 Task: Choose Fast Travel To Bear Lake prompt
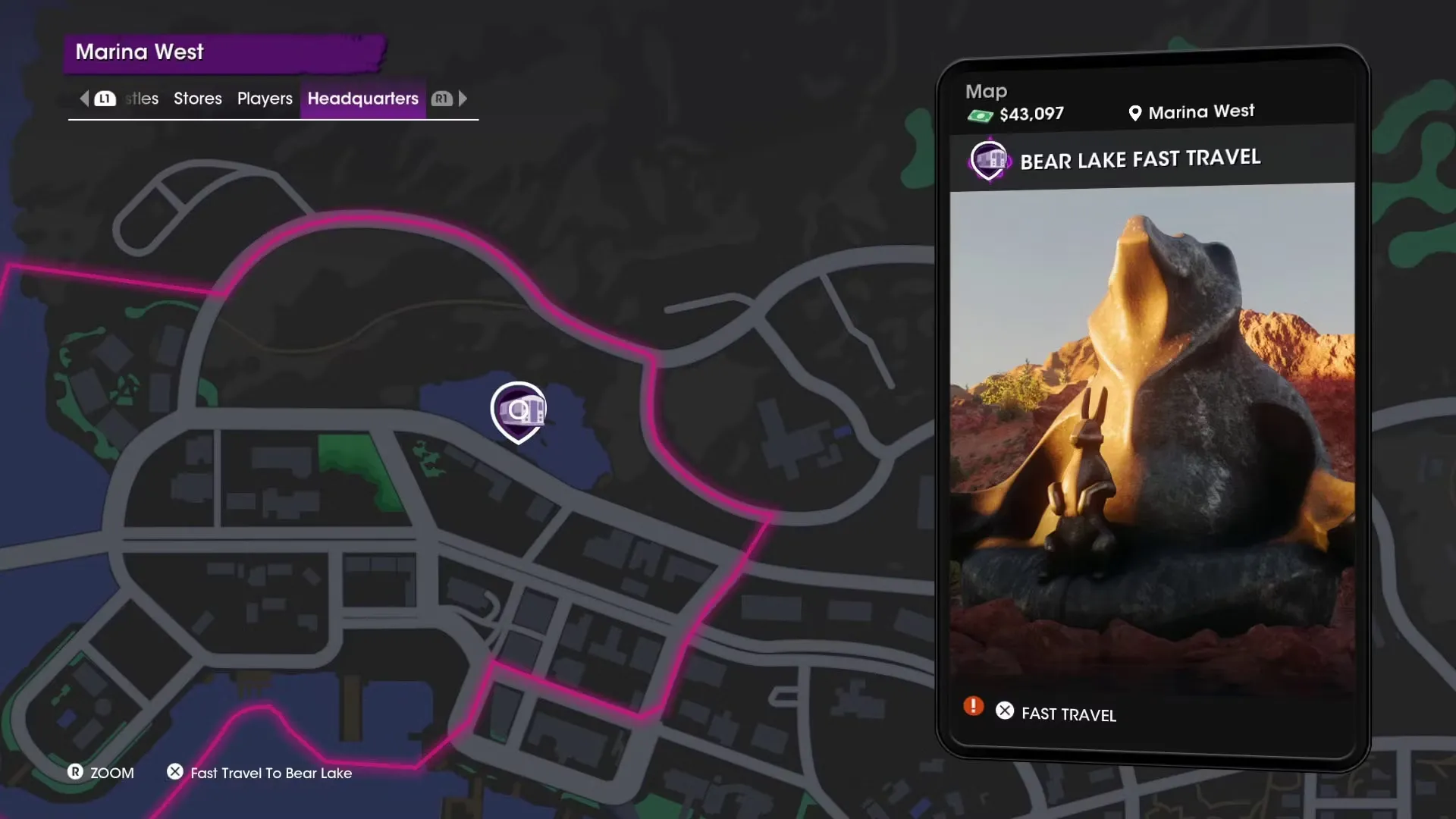click(270, 773)
